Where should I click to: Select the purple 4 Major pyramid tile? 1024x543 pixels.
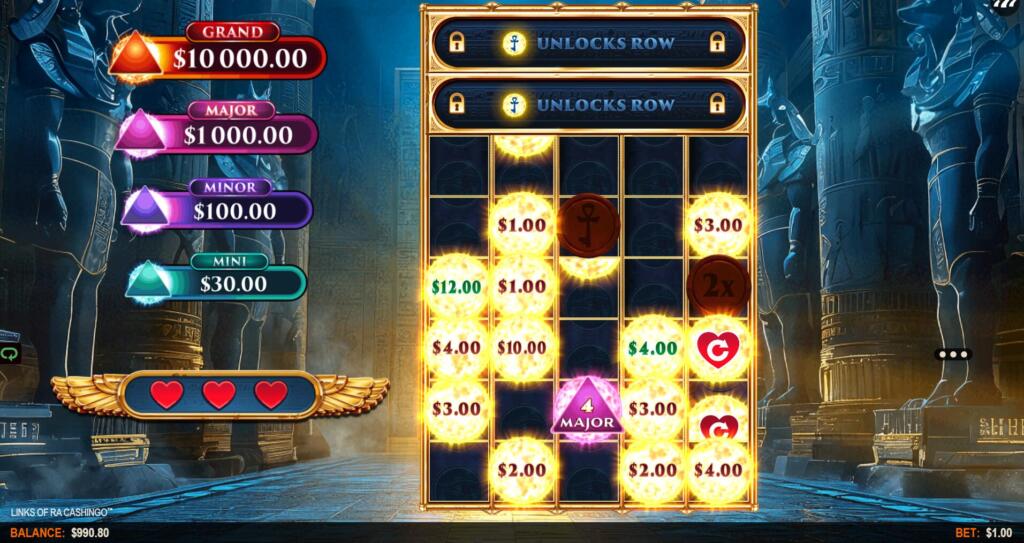[x=588, y=409]
